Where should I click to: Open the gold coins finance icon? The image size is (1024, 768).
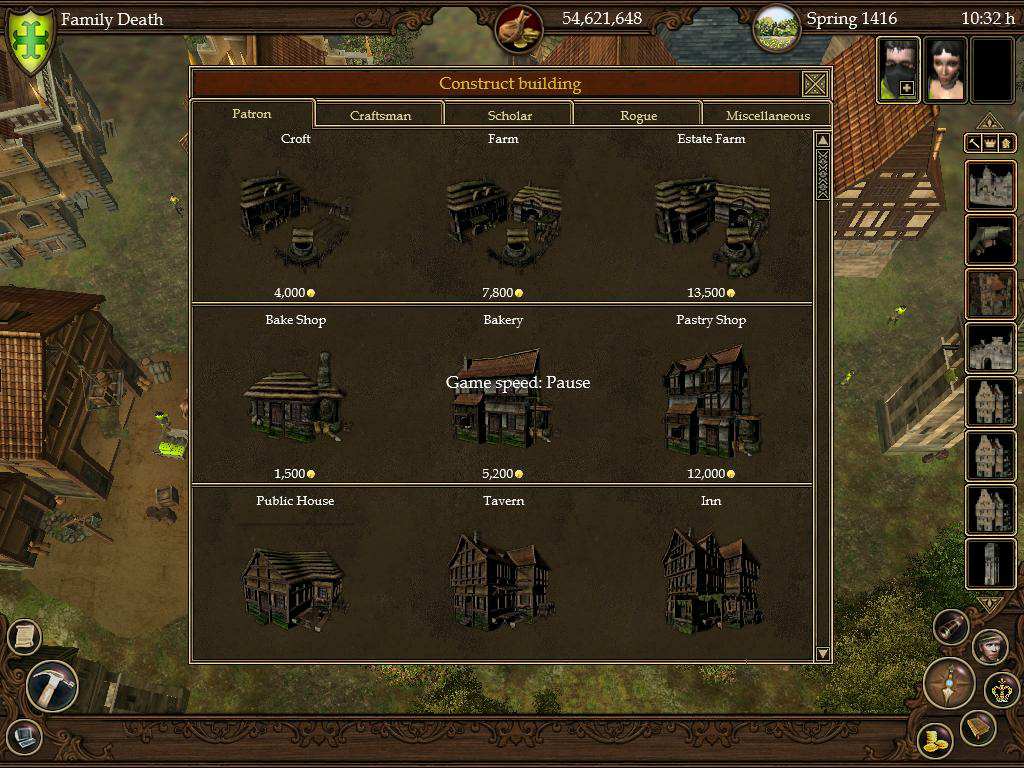point(936,740)
